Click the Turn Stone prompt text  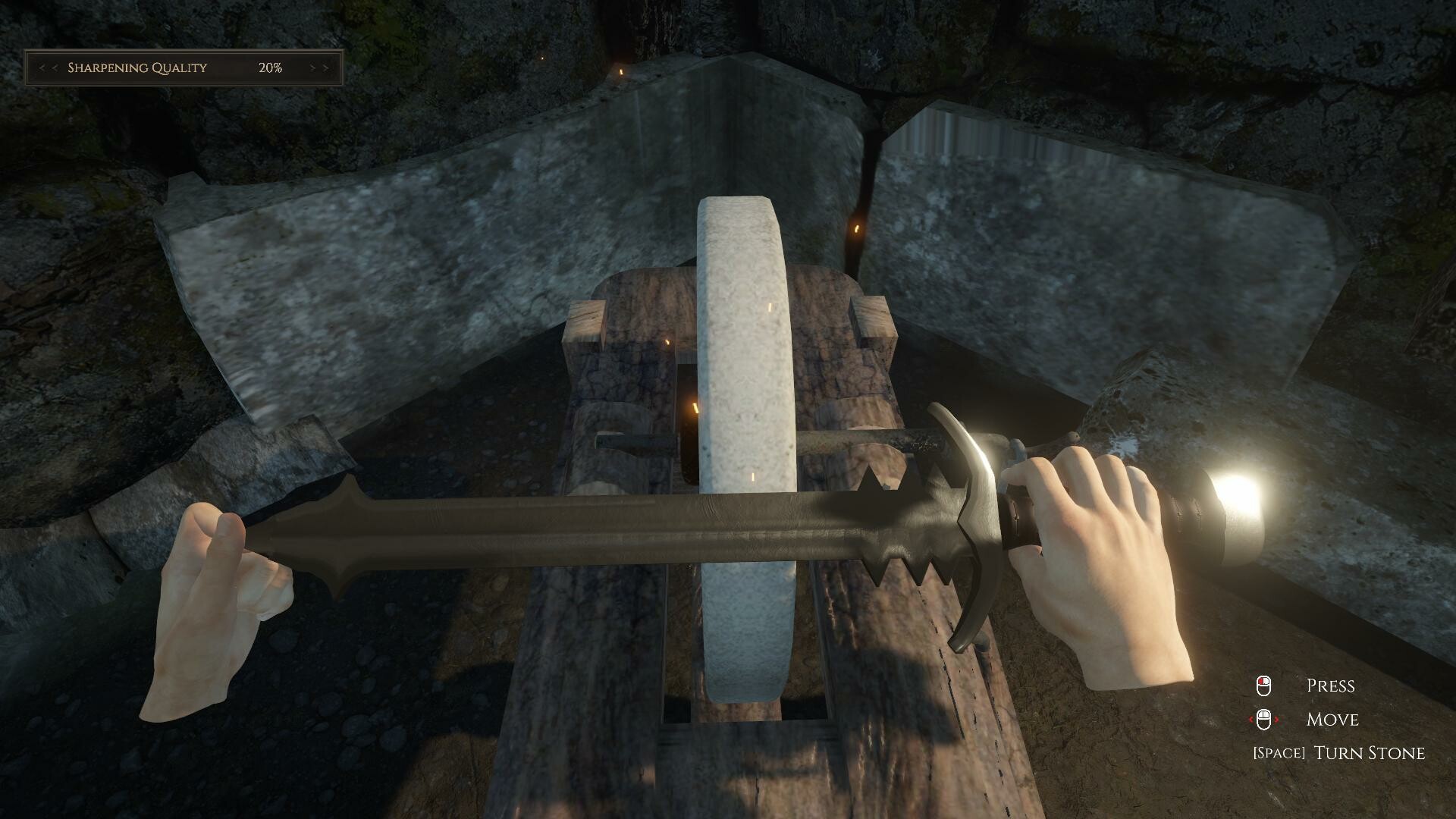tap(1370, 753)
